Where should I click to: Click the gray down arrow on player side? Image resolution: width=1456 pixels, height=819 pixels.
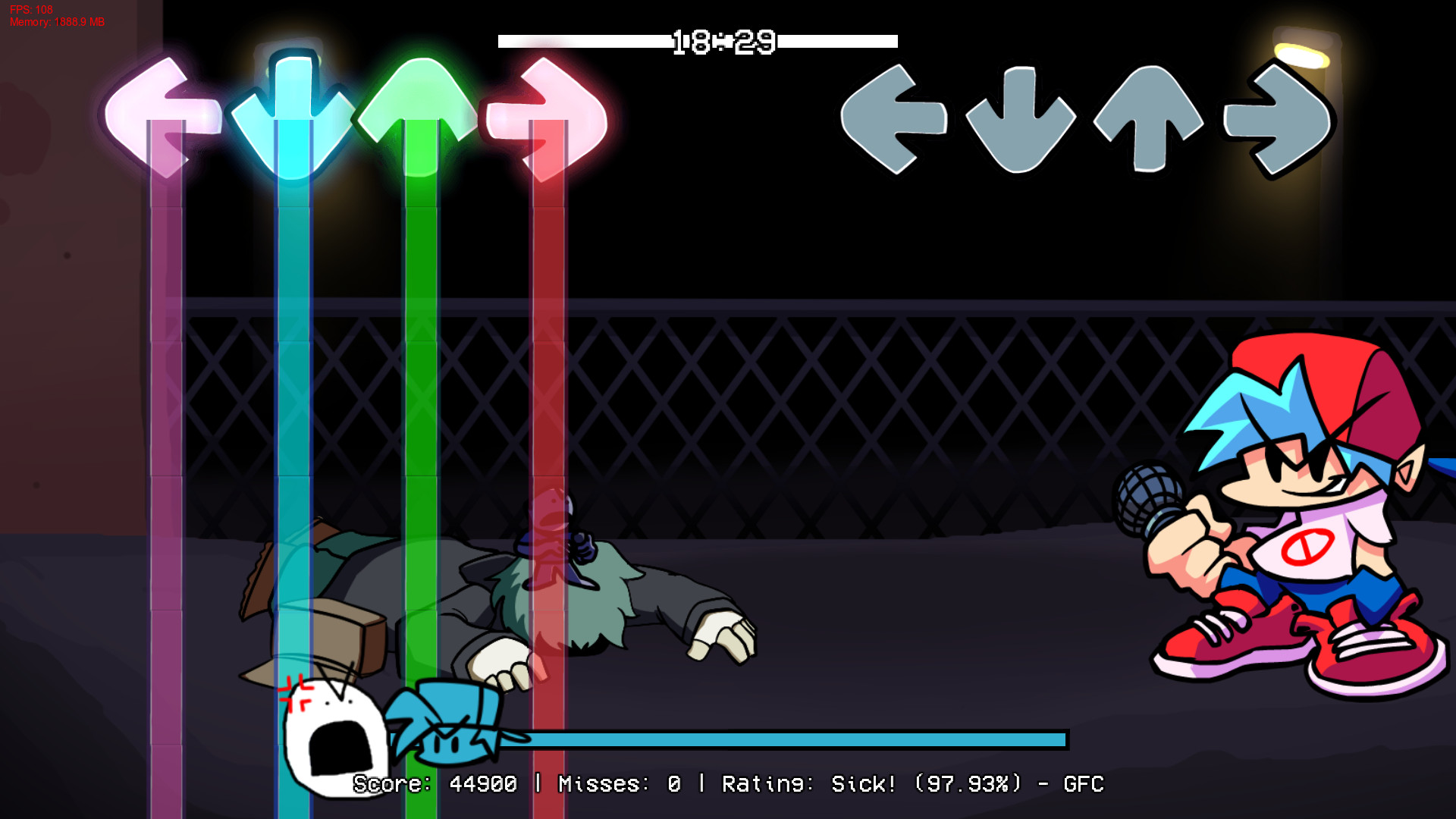[x=1019, y=121]
